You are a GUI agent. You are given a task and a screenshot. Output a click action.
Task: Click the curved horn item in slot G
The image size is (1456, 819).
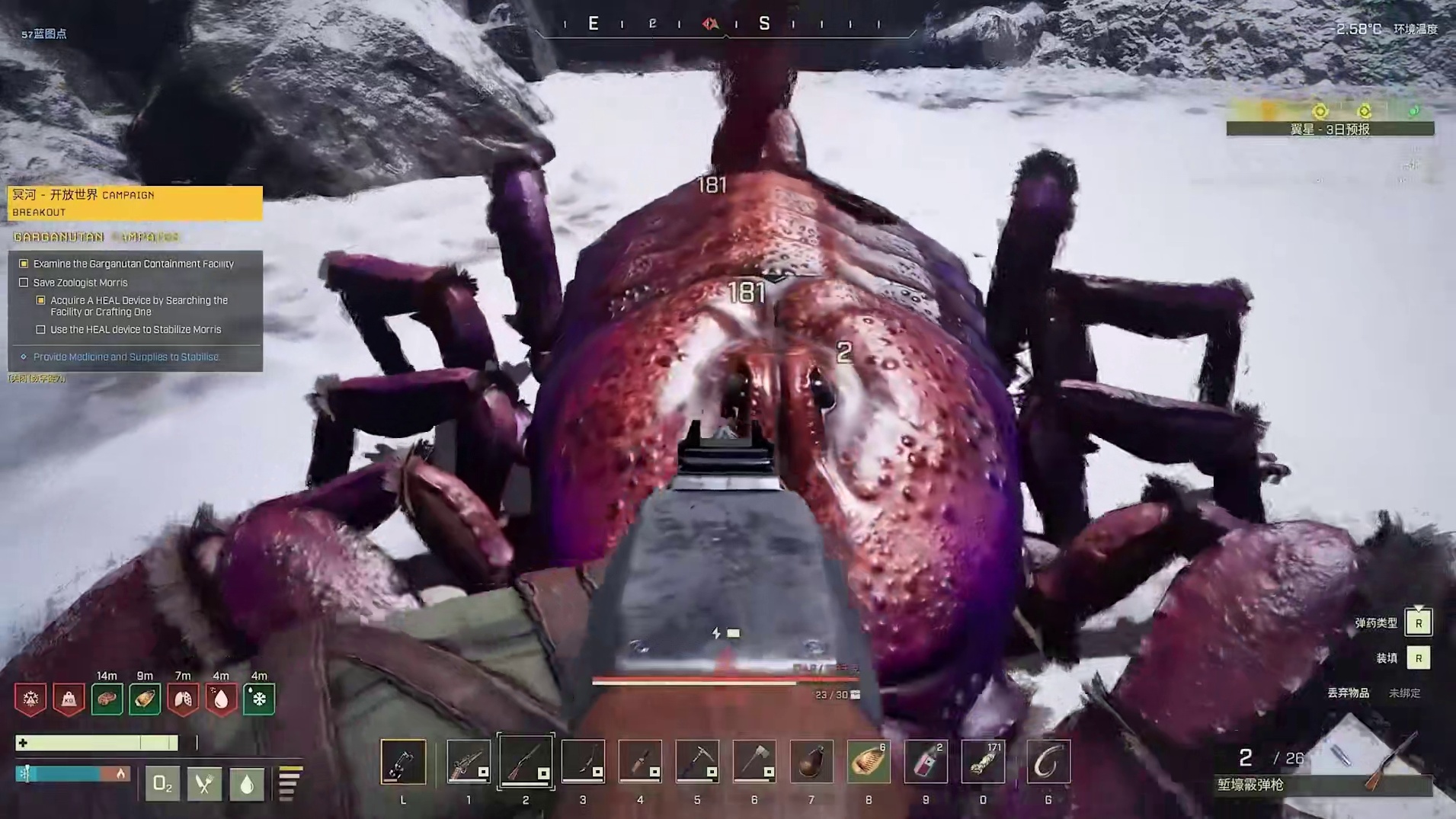(x=1048, y=761)
